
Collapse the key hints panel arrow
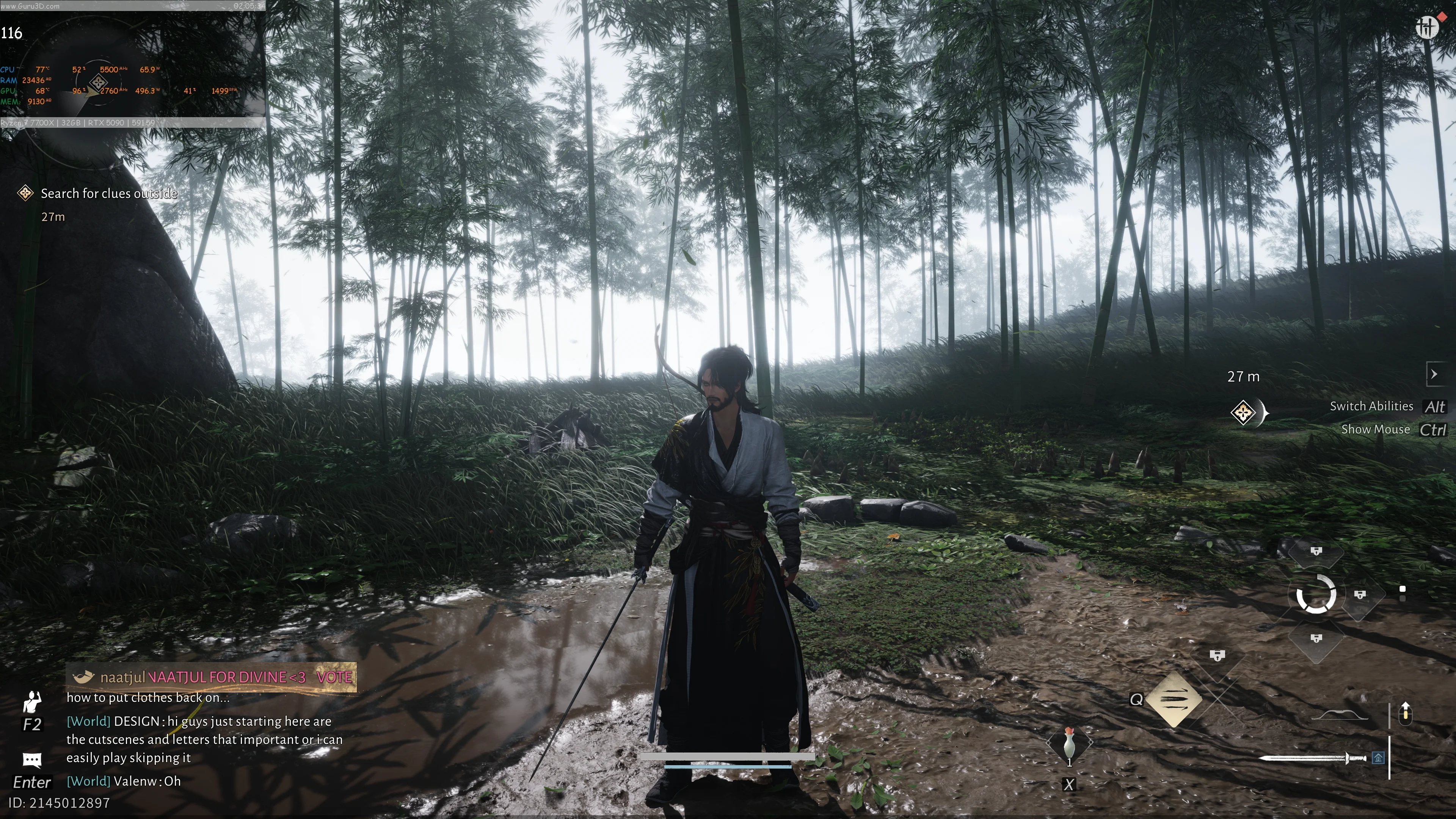point(1434,374)
